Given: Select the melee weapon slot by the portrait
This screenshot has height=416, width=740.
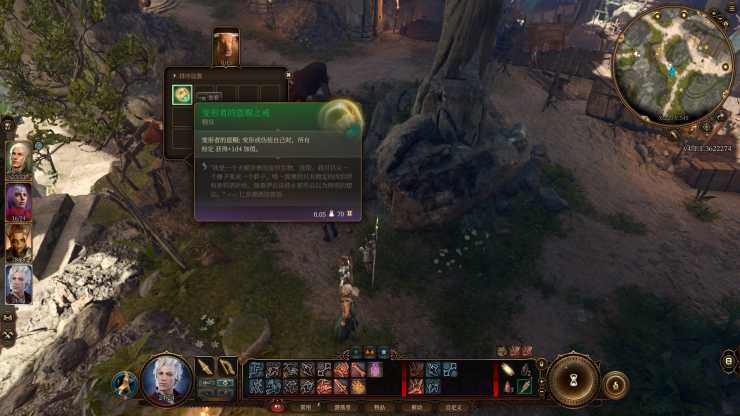Looking at the screenshot, I should point(206,367).
